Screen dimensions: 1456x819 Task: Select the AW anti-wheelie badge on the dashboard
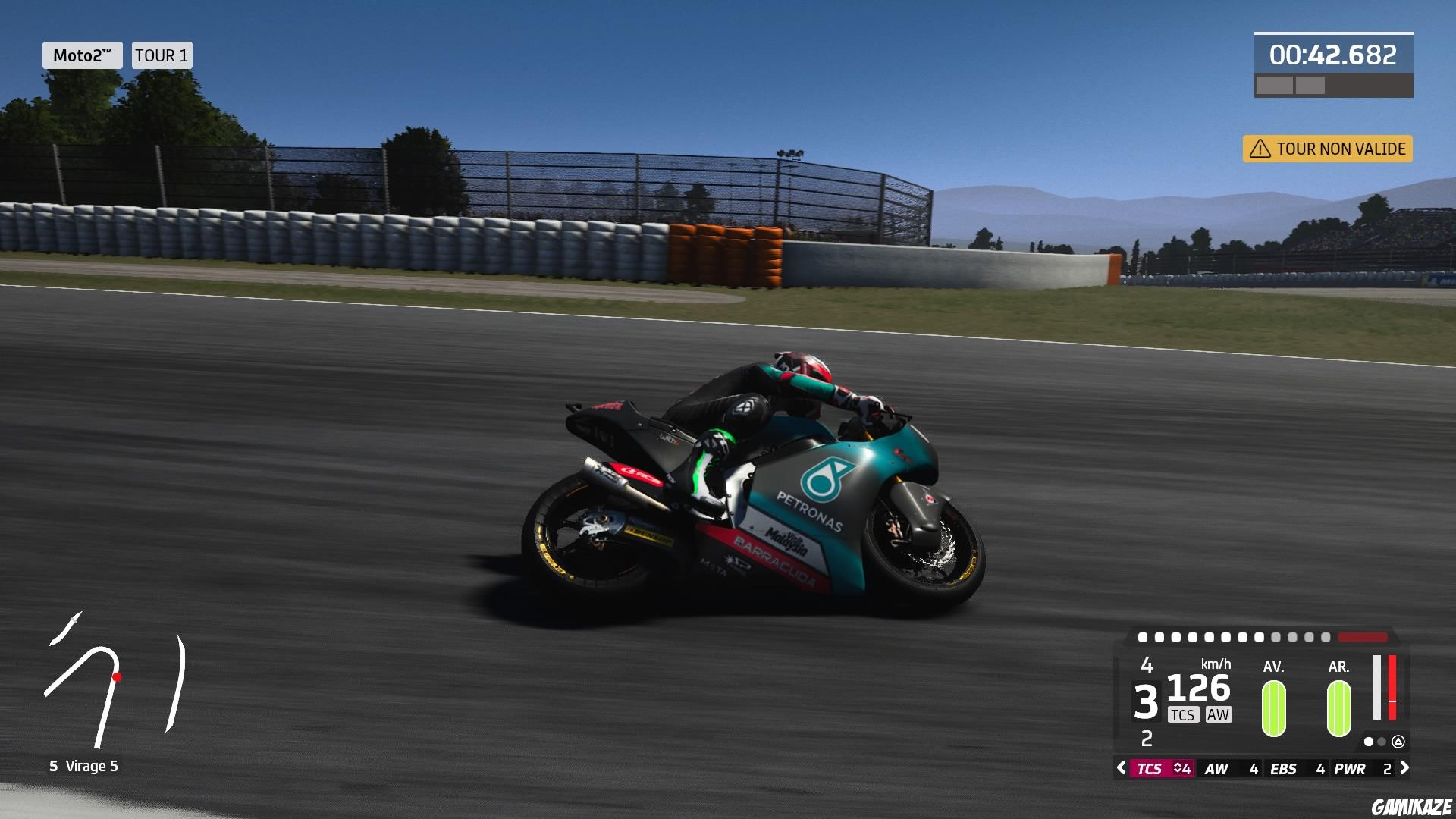point(1217,714)
